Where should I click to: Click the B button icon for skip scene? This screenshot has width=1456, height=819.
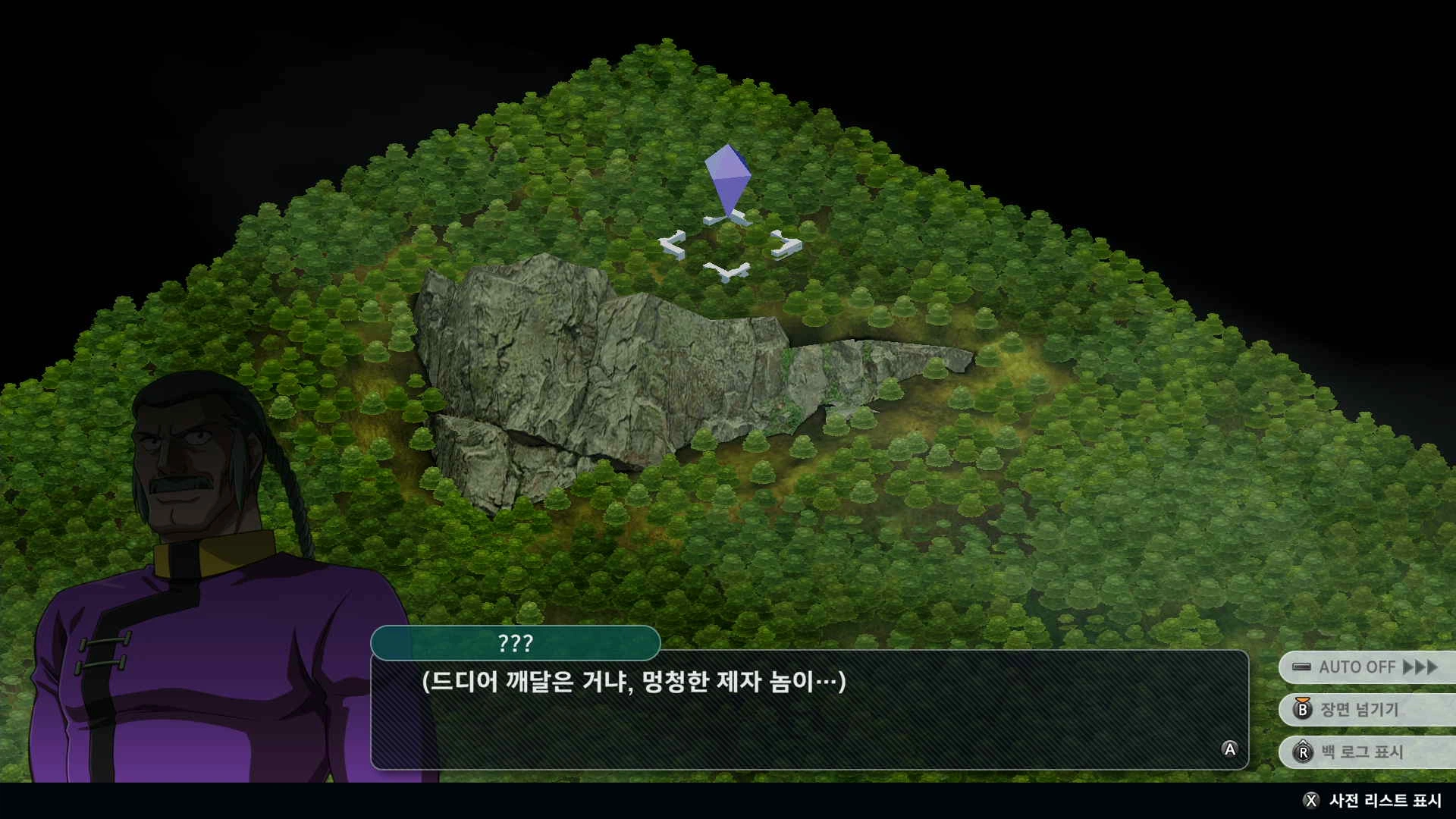[x=1302, y=711]
